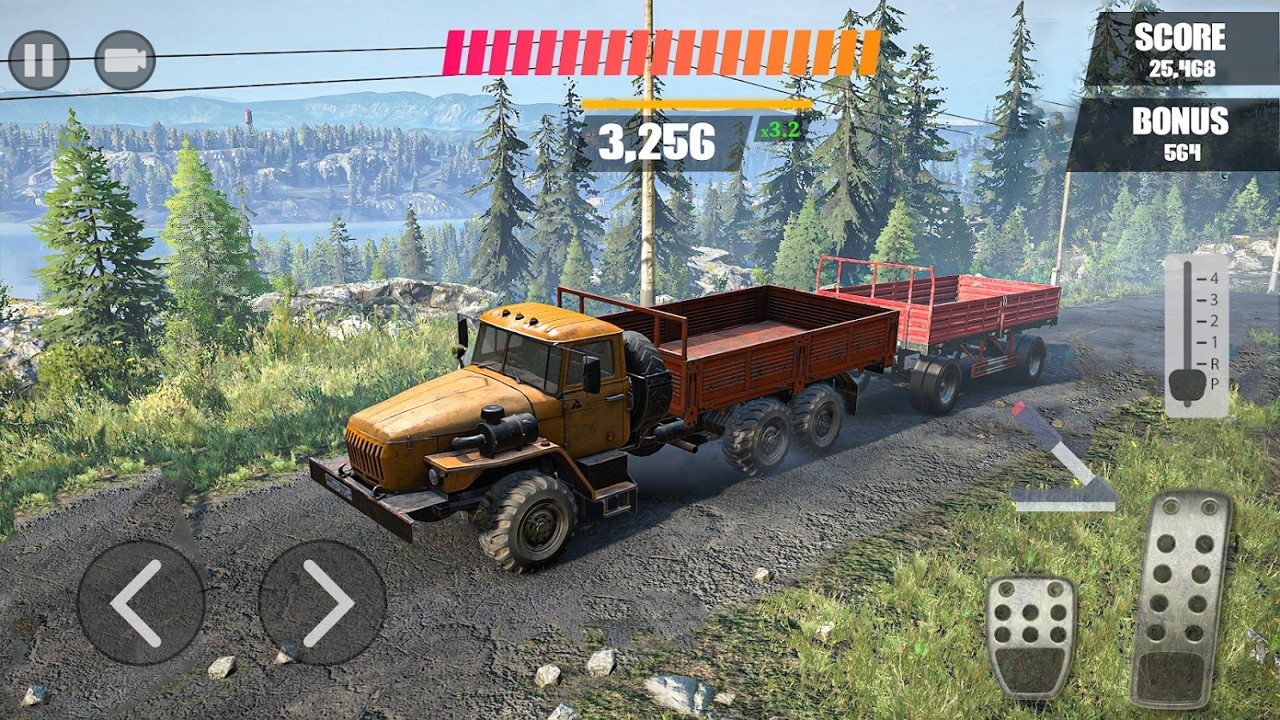1280x720 pixels.
Task: Click the gear shifter knob
Action: [1188, 384]
